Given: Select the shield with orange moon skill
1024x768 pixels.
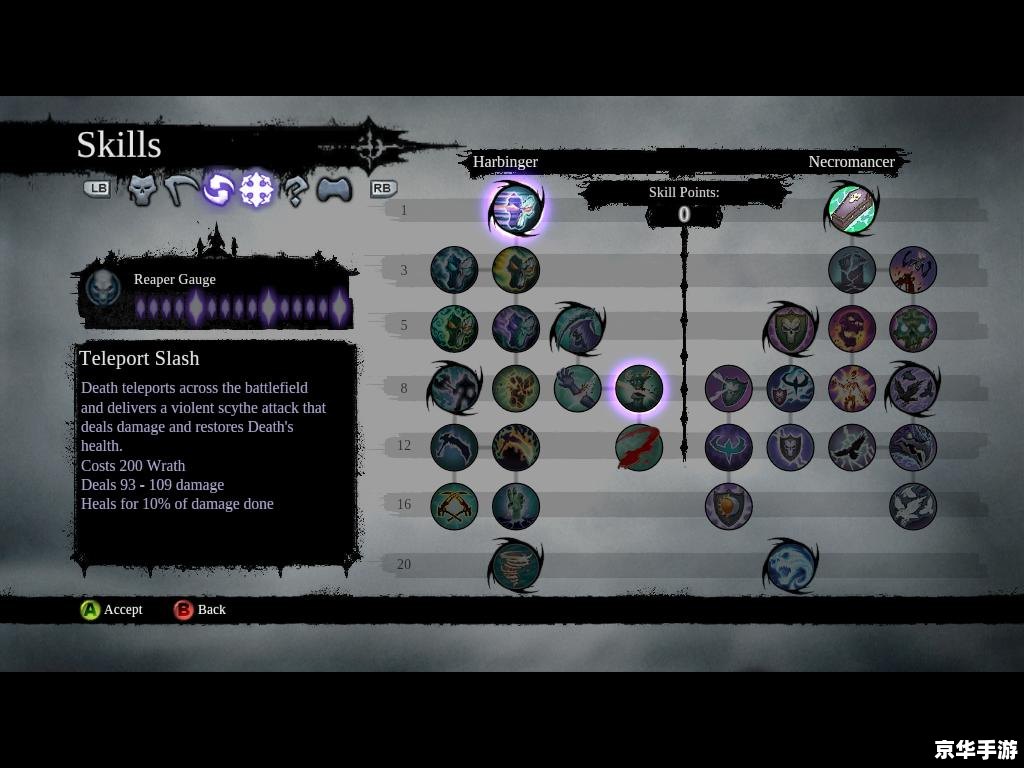Looking at the screenshot, I should pyautogui.click(x=728, y=506).
